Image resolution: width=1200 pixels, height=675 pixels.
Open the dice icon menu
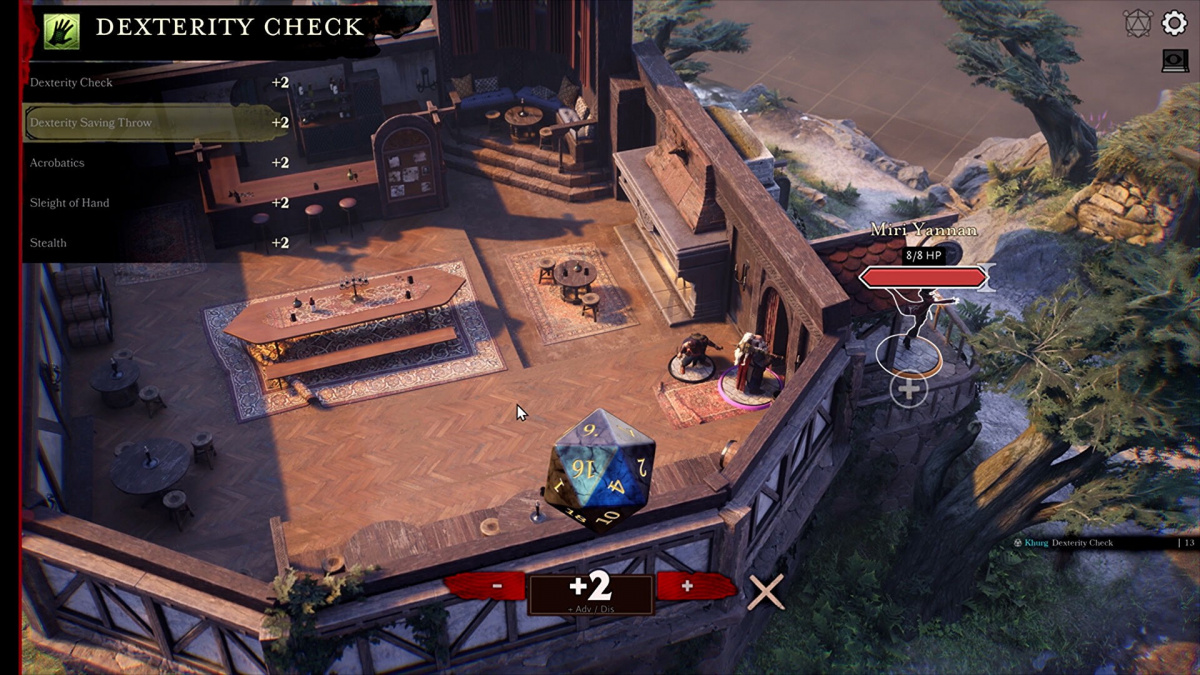click(1137, 23)
